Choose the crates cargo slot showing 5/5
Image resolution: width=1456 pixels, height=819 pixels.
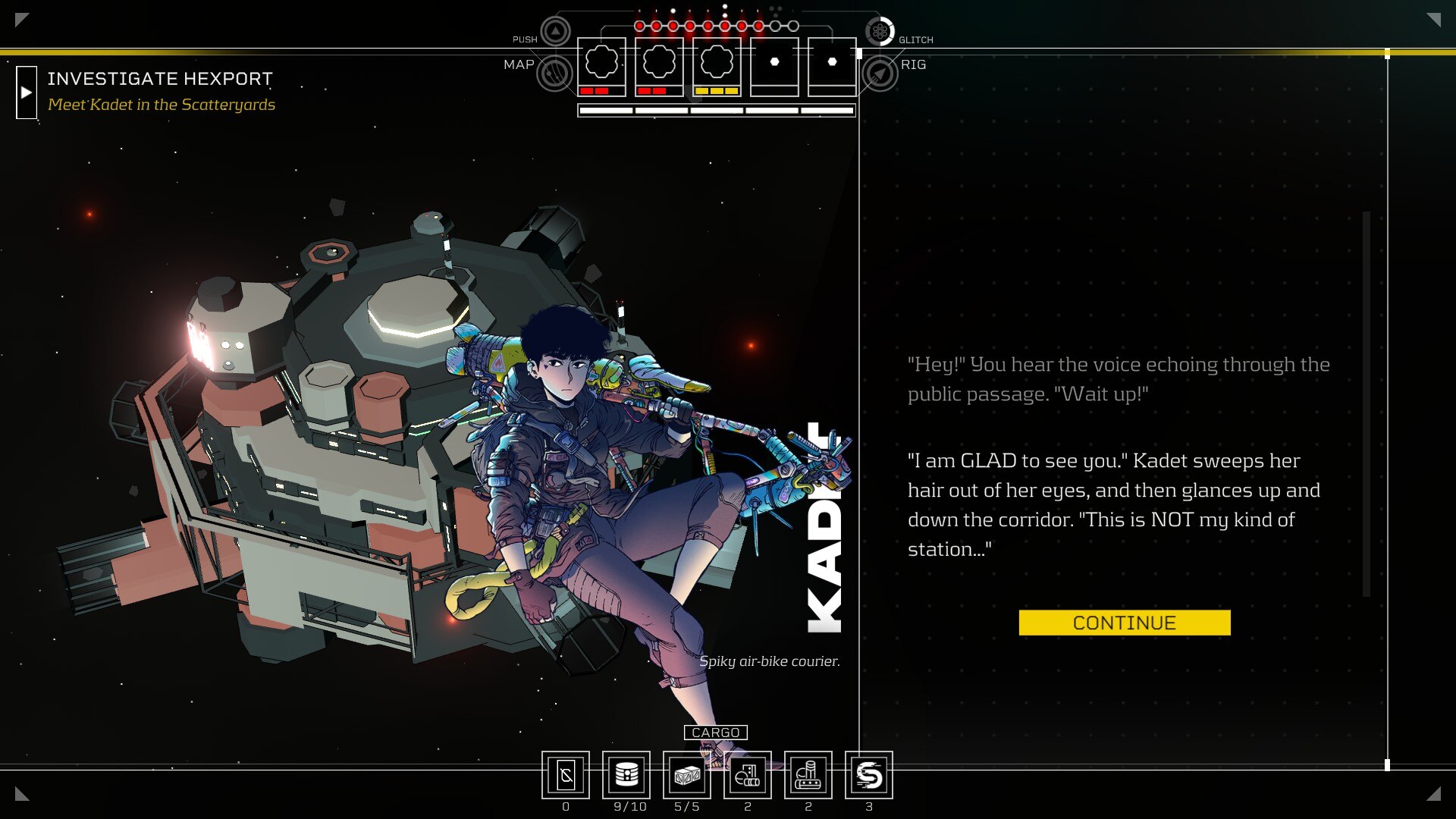coord(687,775)
